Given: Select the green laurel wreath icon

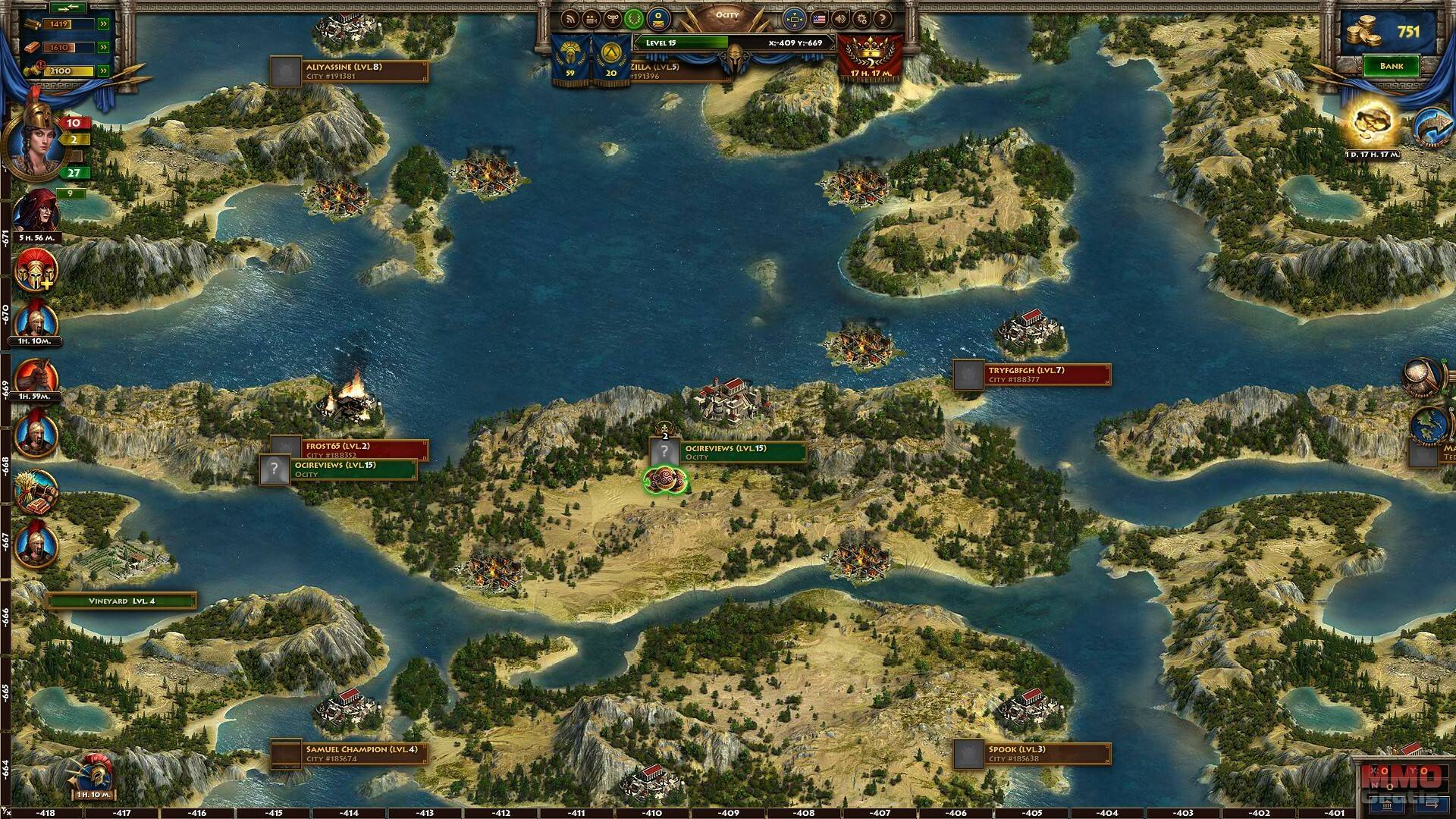Looking at the screenshot, I should [635, 19].
